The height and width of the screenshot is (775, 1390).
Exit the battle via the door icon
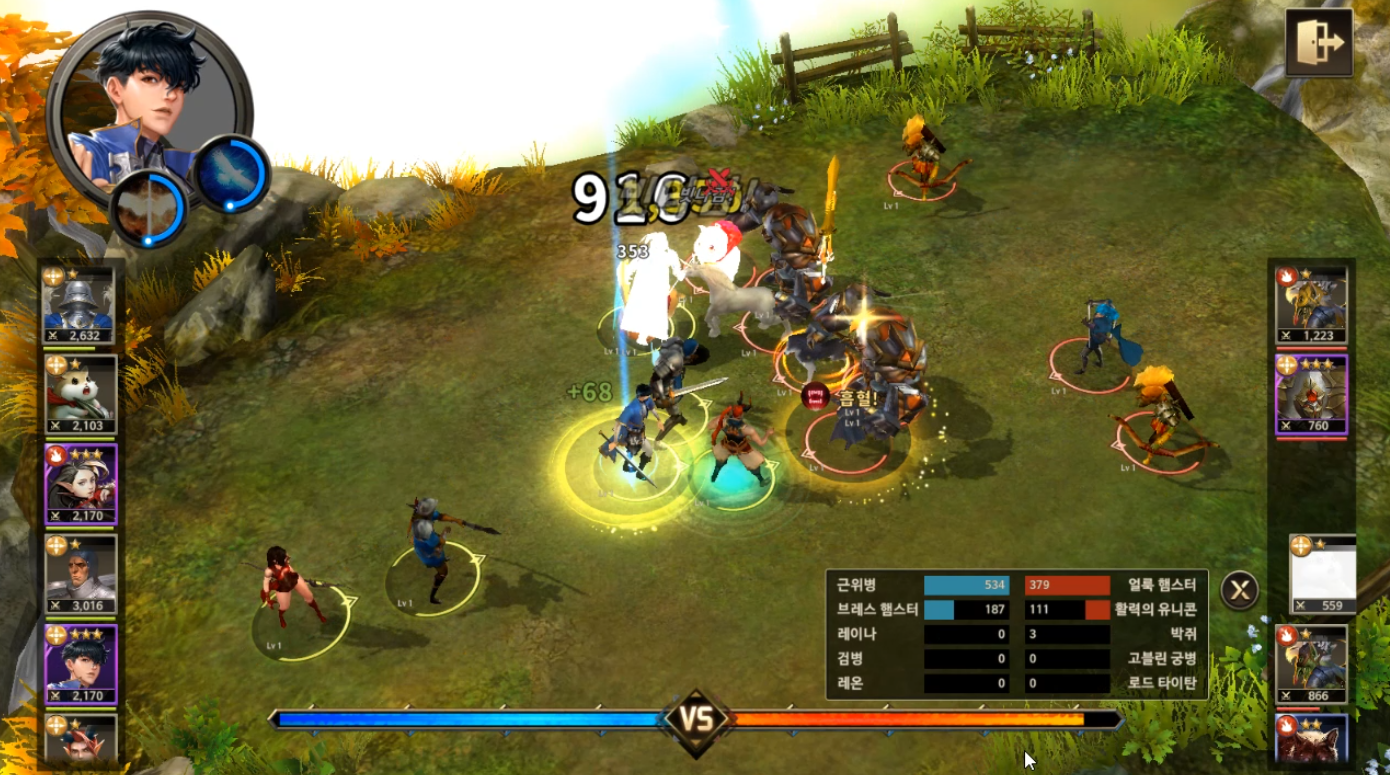tap(1318, 43)
